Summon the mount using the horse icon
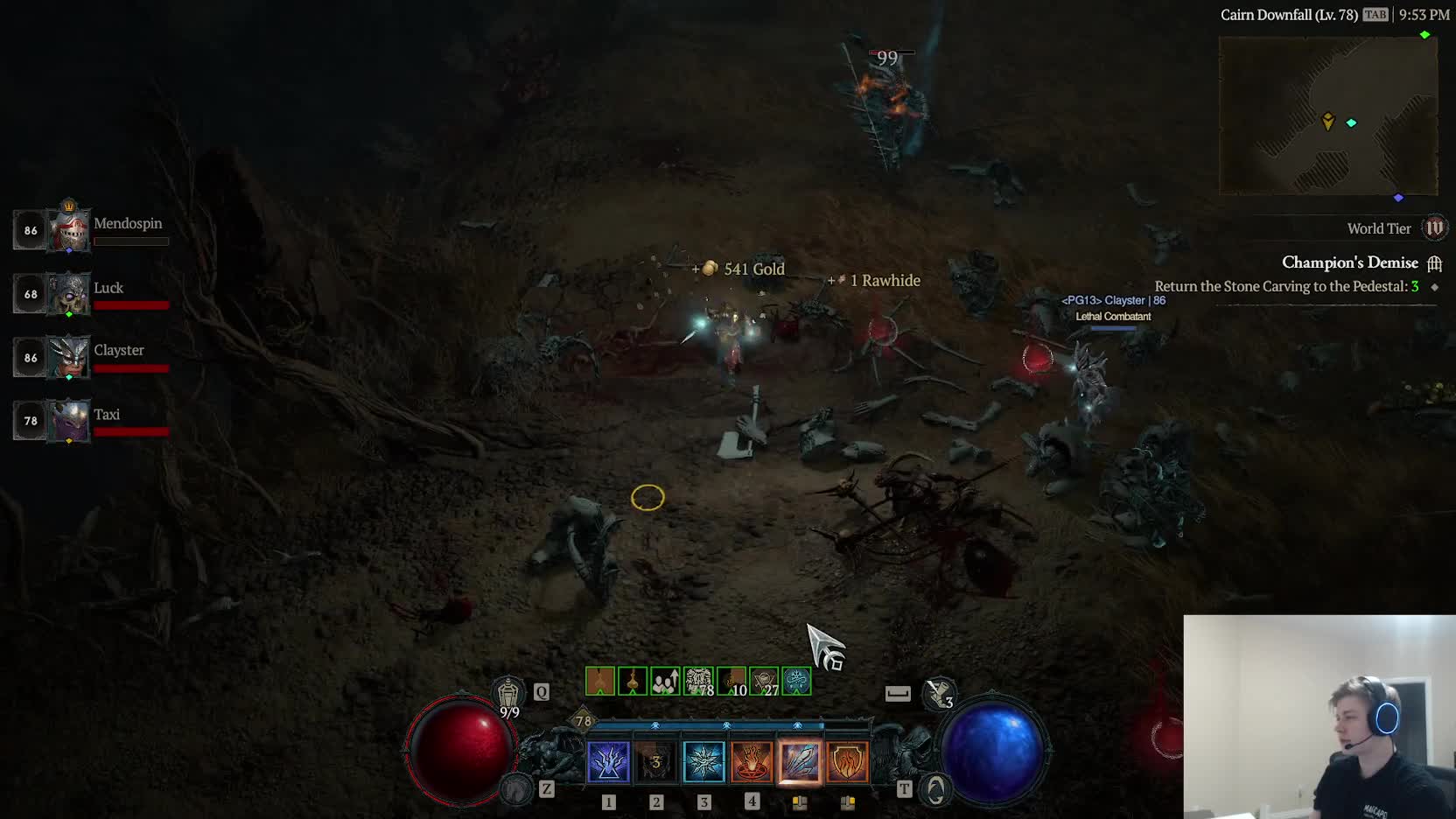Screen dimensions: 1456x819 tap(517, 789)
